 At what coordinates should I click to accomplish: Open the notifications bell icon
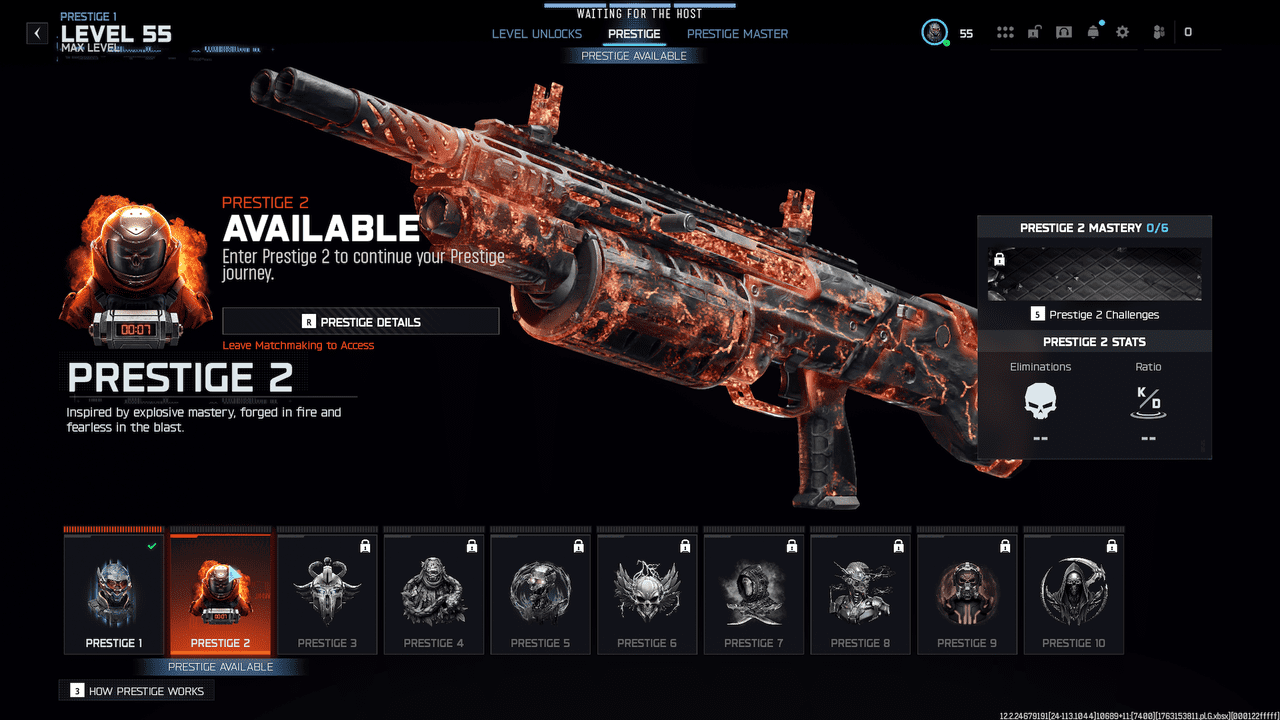(1093, 31)
